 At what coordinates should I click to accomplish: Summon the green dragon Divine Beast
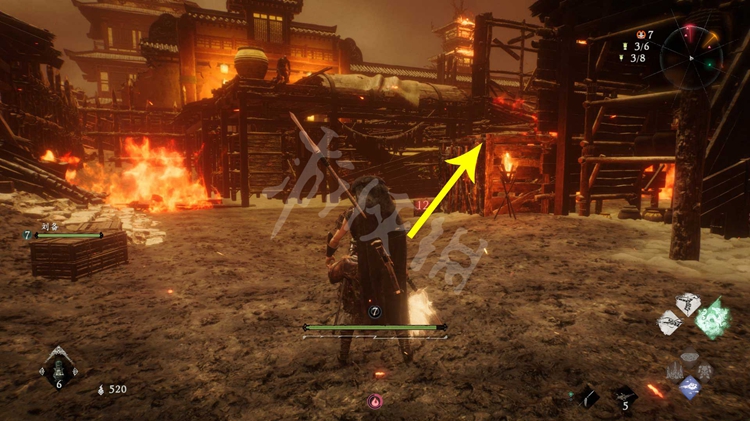pos(714,318)
